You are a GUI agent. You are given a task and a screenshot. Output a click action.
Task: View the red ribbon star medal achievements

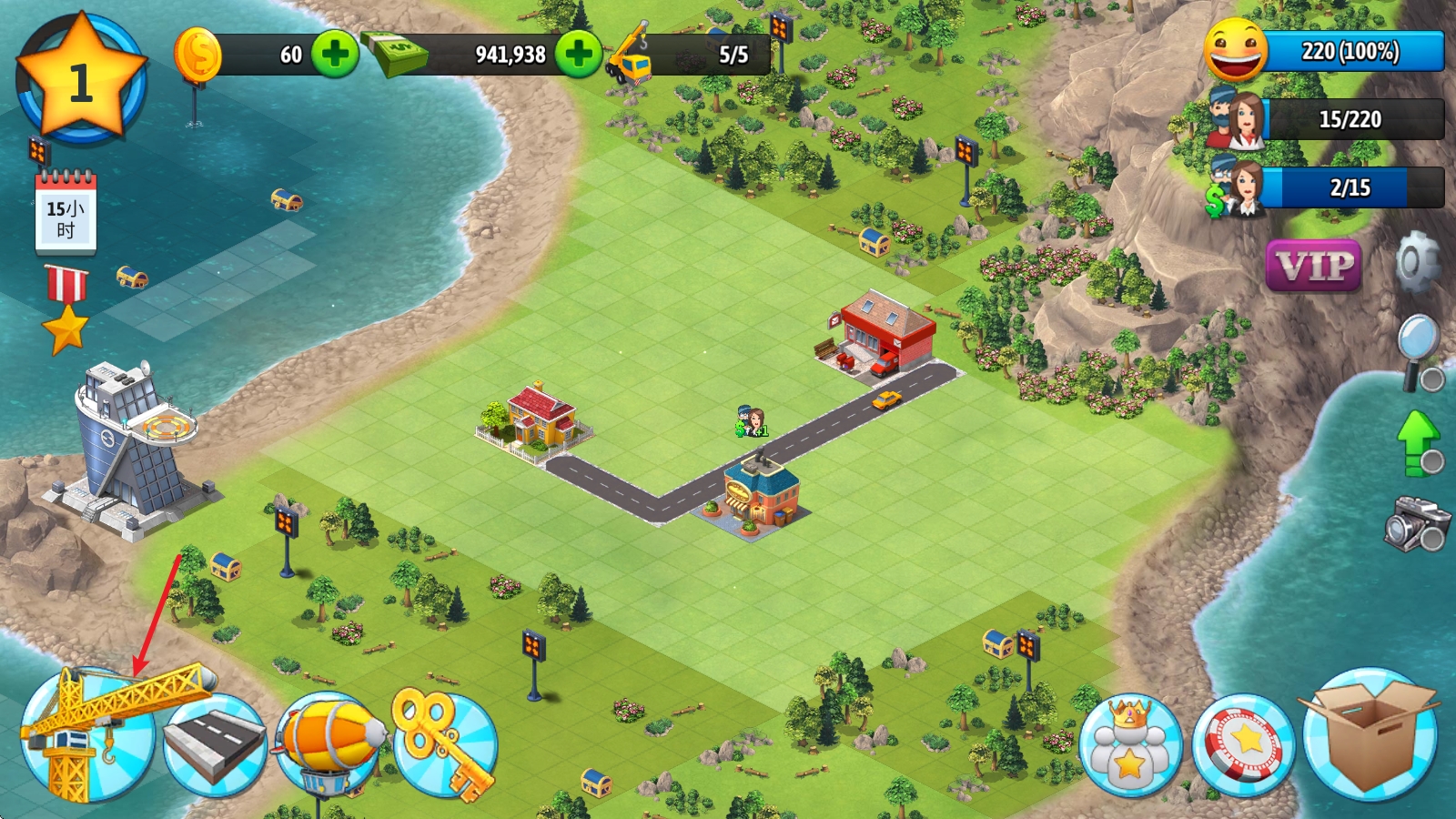(66, 309)
